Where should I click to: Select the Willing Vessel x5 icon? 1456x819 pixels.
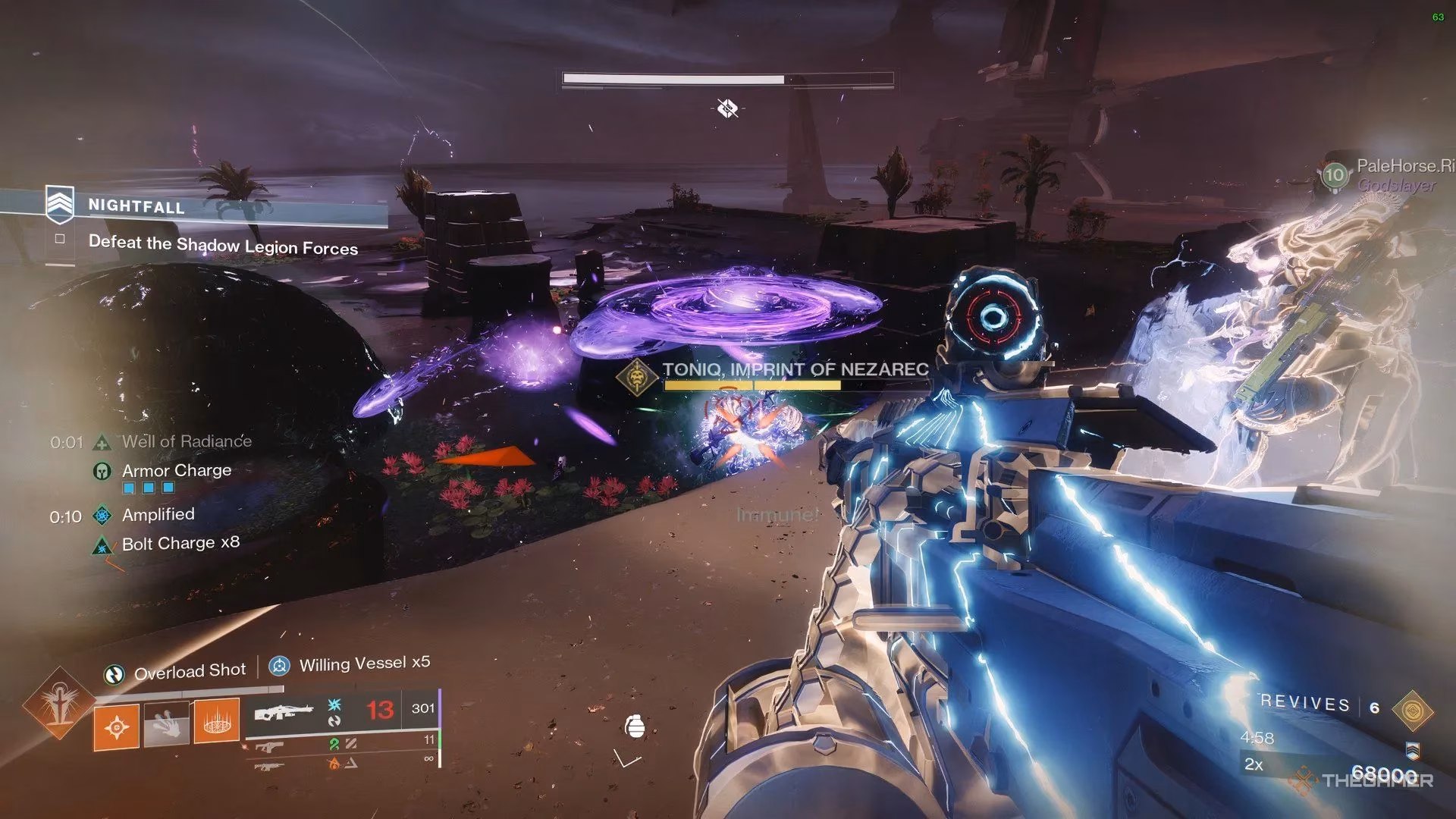tap(280, 667)
